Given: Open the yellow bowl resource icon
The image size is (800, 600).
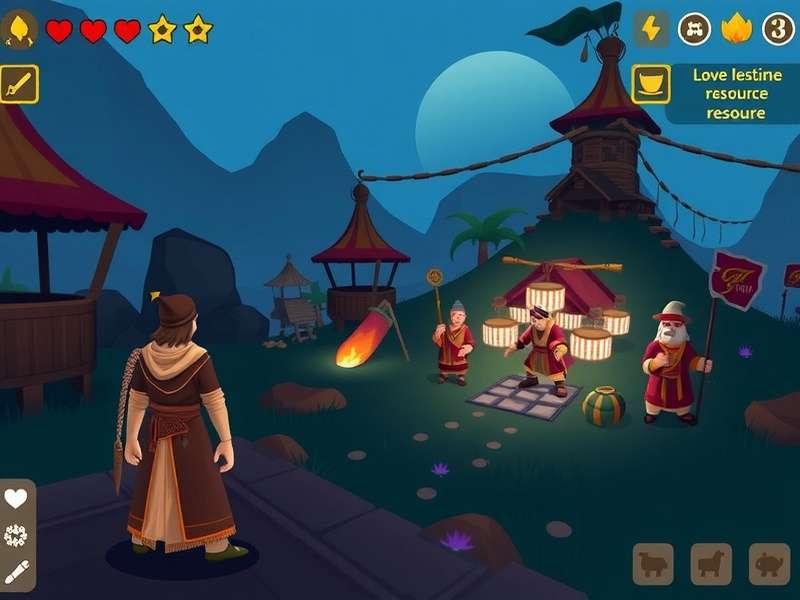Looking at the screenshot, I should [x=651, y=84].
